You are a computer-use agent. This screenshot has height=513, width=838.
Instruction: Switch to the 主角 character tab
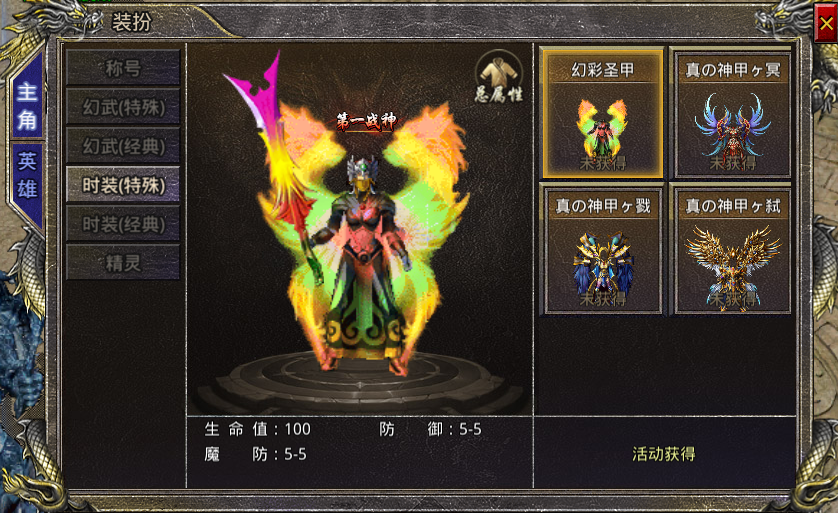[x=26, y=106]
